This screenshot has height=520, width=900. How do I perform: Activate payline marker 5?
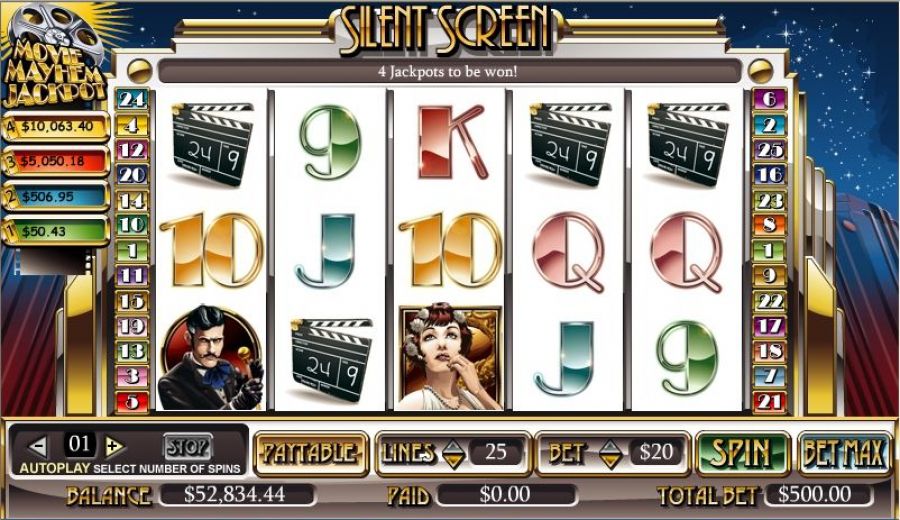pos(133,402)
